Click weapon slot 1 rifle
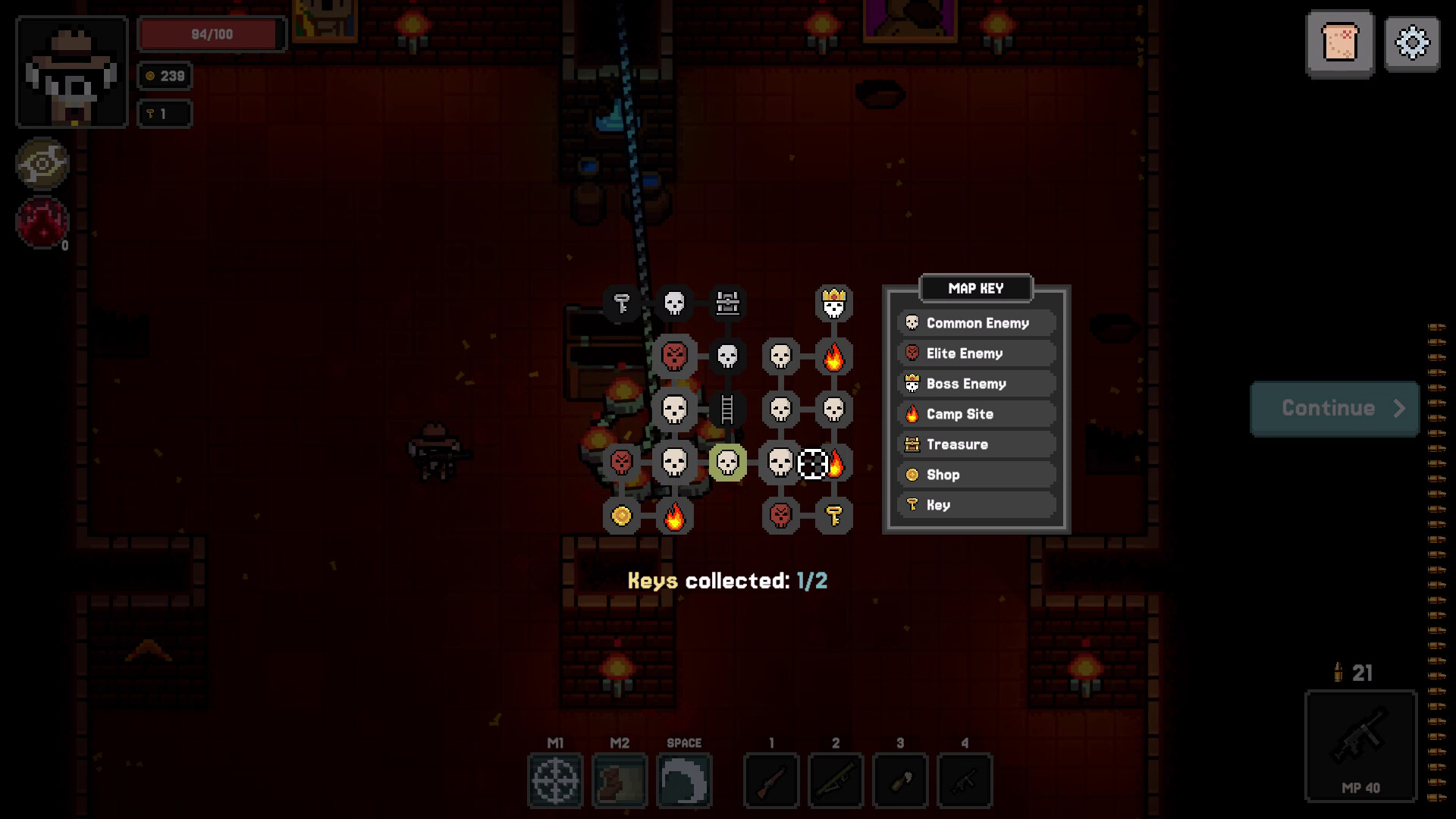The width and height of the screenshot is (1456, 819). pos(771,780)
